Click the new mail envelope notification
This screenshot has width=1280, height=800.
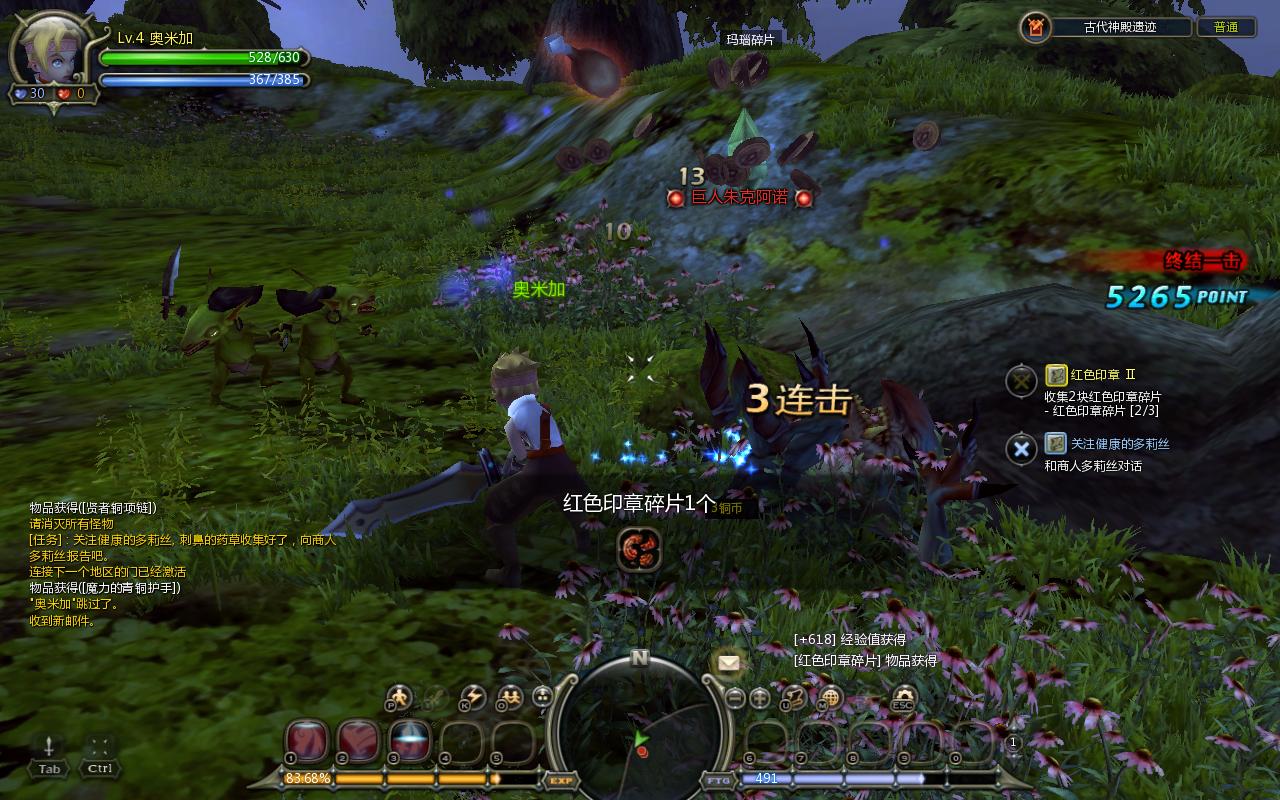729,663
